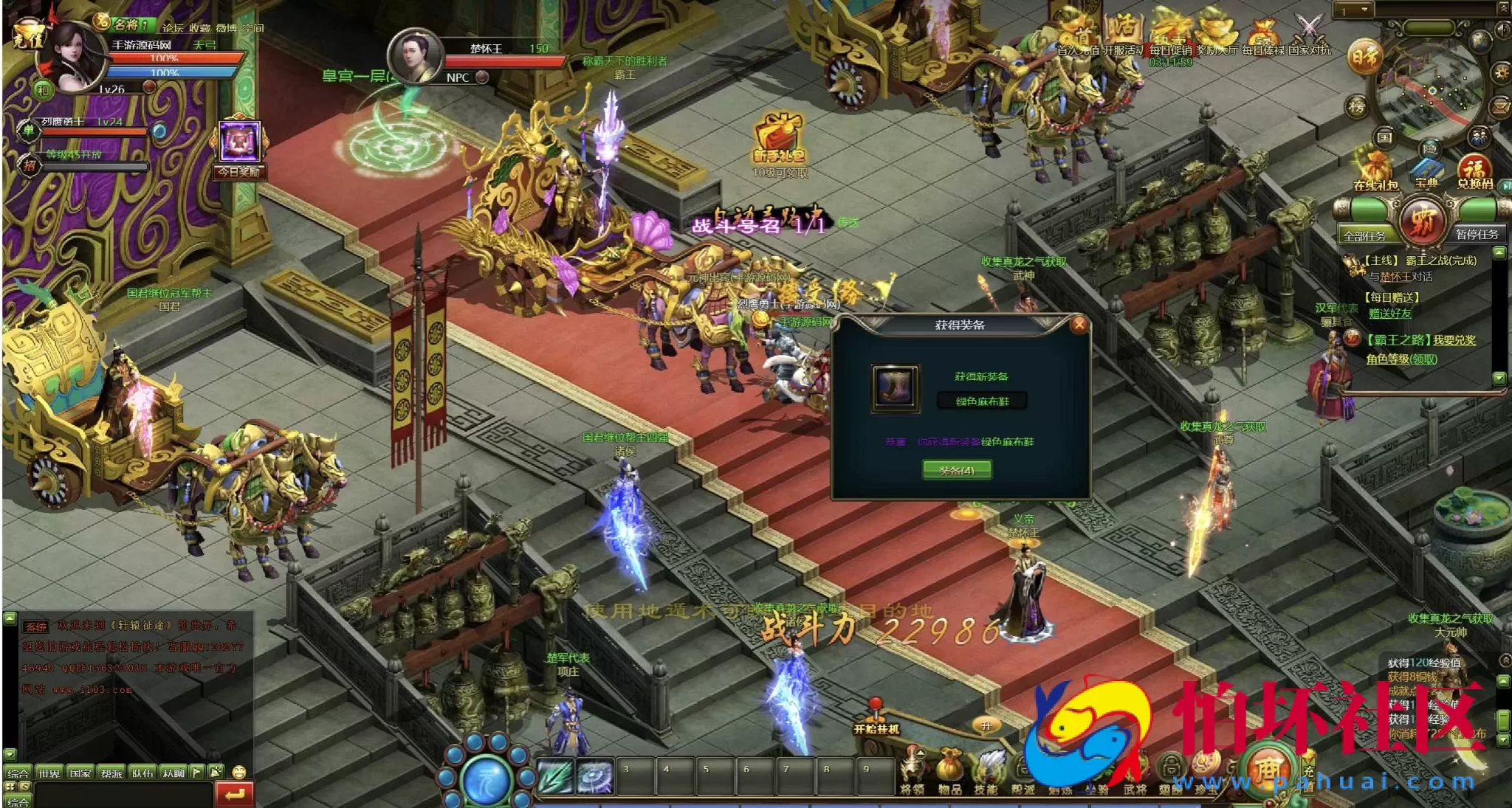The image size is (1512, 808).
Task: Click the green 装备 equip button
Action: click(x=957, y=470)
